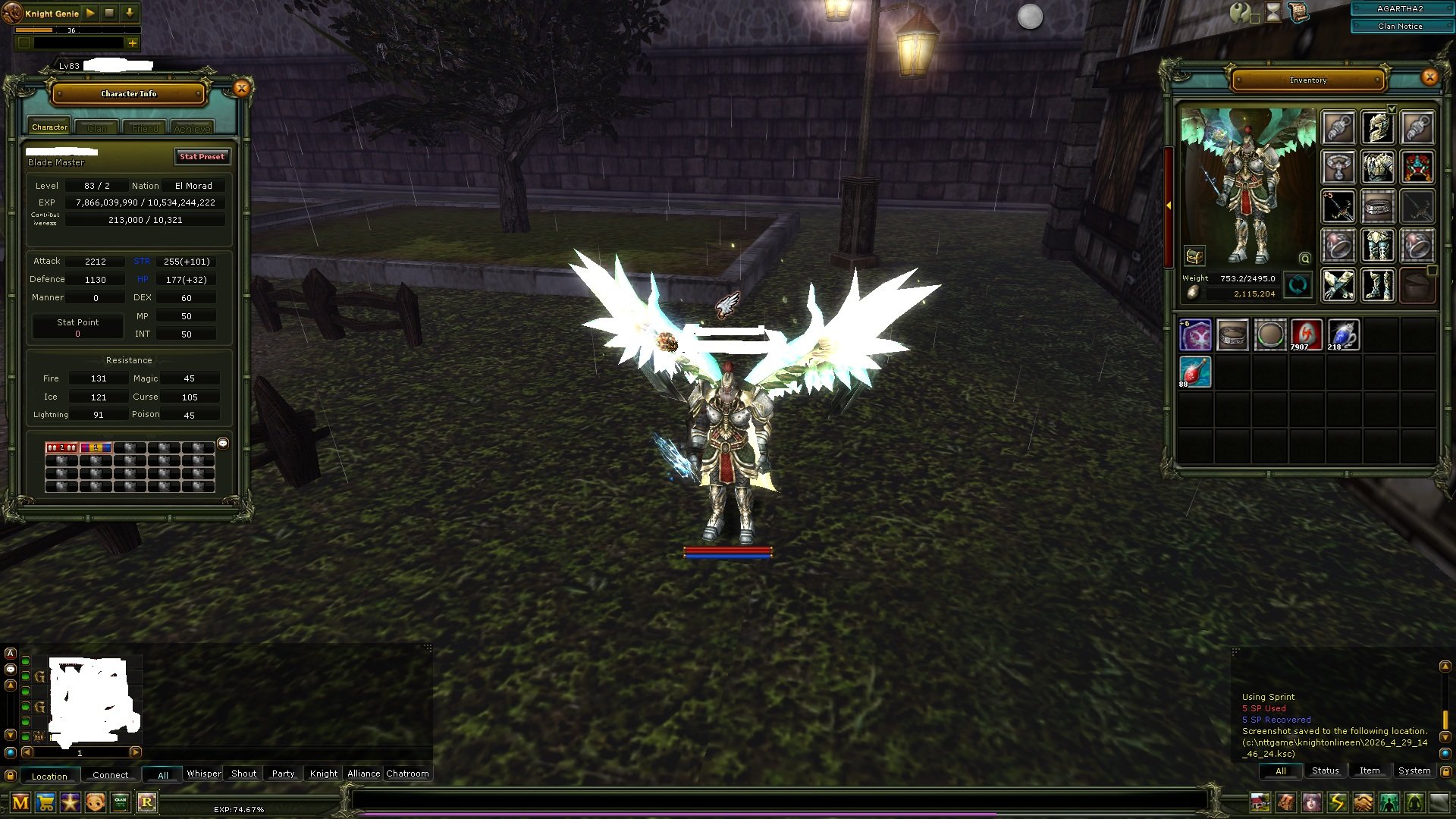Collapse the inventory panel with its side chevron
The width and height of the screenshot is (1456, 819).
tap(1169, 205)
